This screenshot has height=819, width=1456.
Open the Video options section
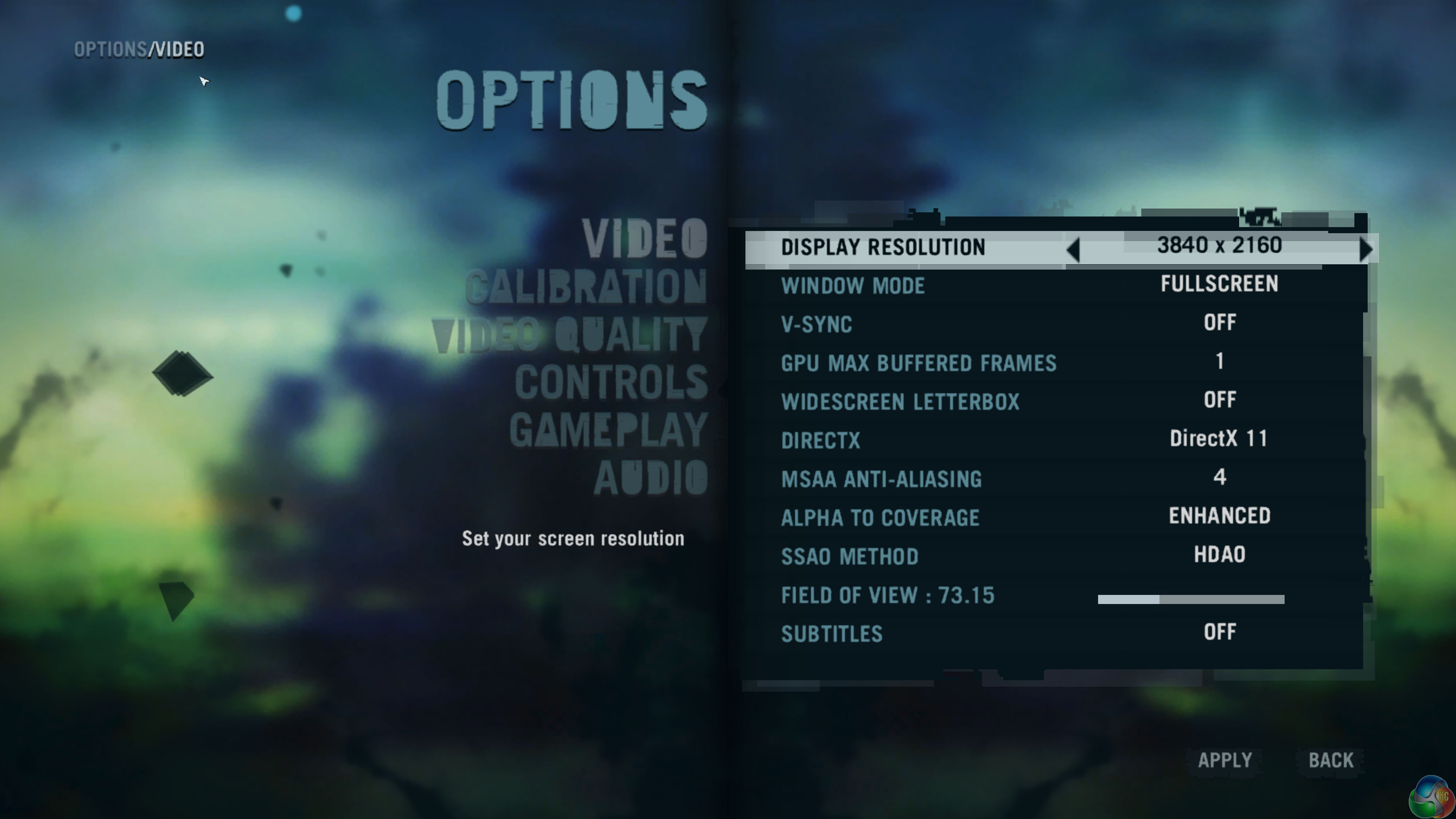coord(644,238)
